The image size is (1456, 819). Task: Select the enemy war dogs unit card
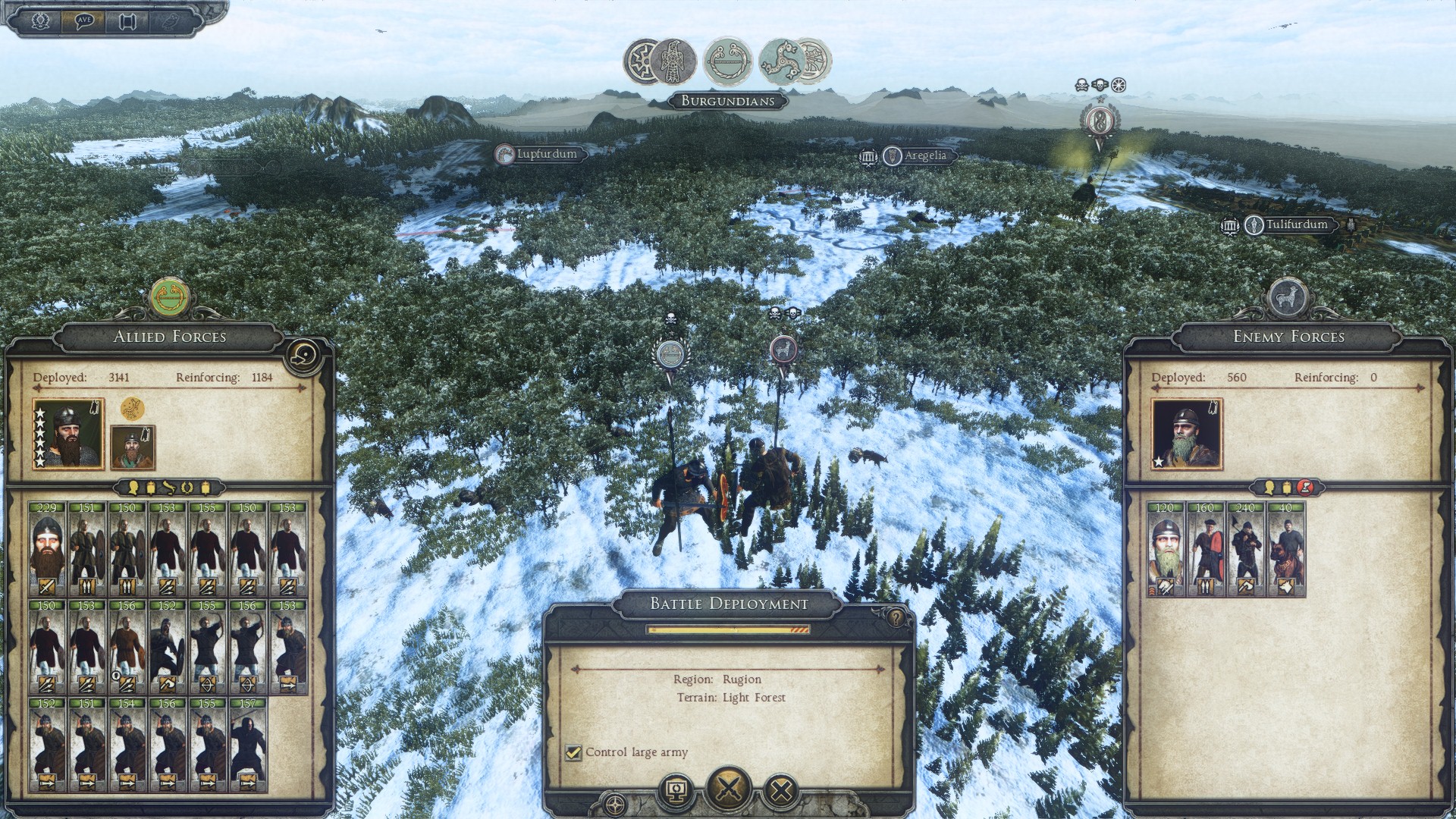(1285, 548)
